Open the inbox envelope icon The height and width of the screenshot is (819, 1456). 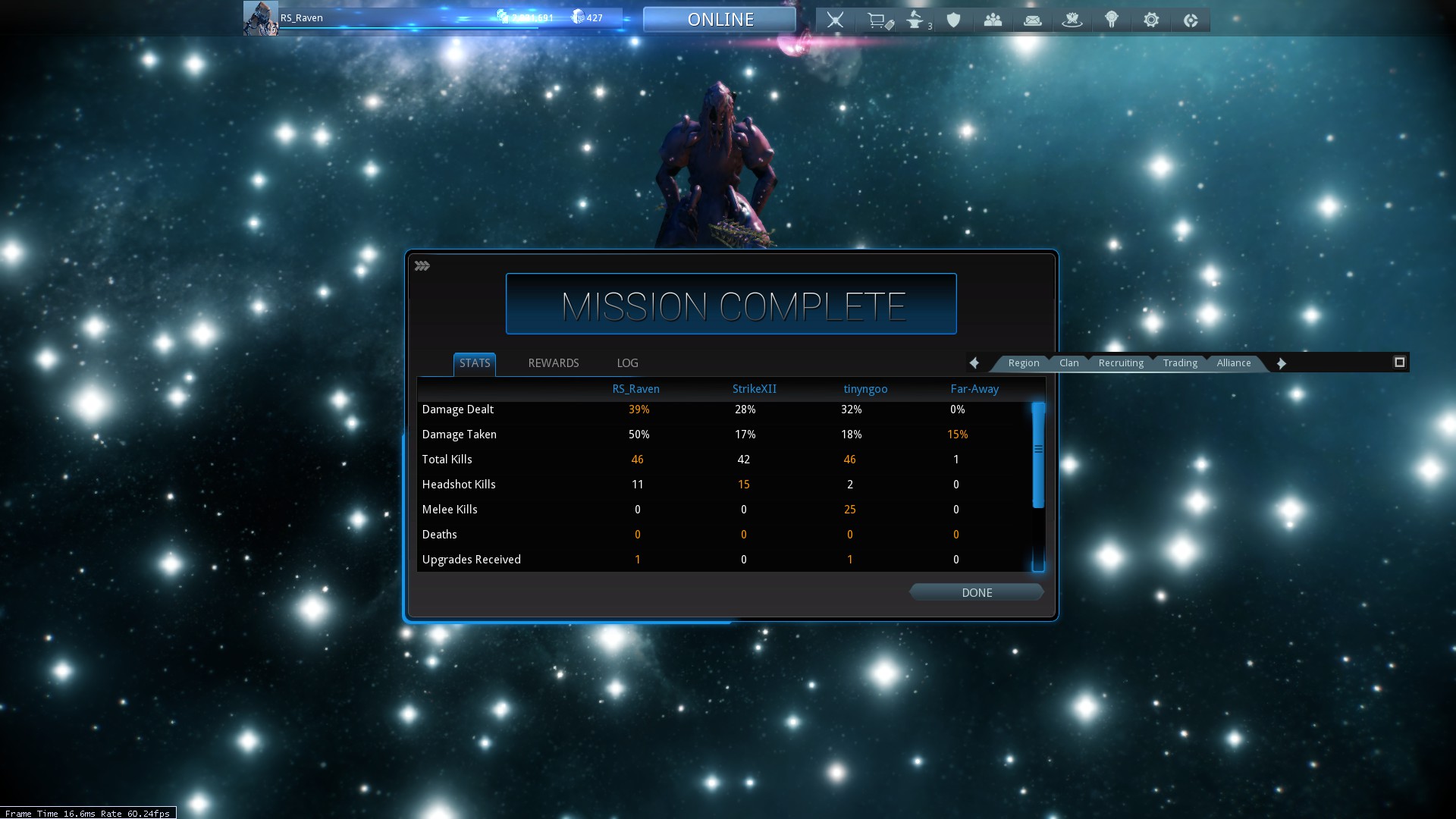[1033, 20]
